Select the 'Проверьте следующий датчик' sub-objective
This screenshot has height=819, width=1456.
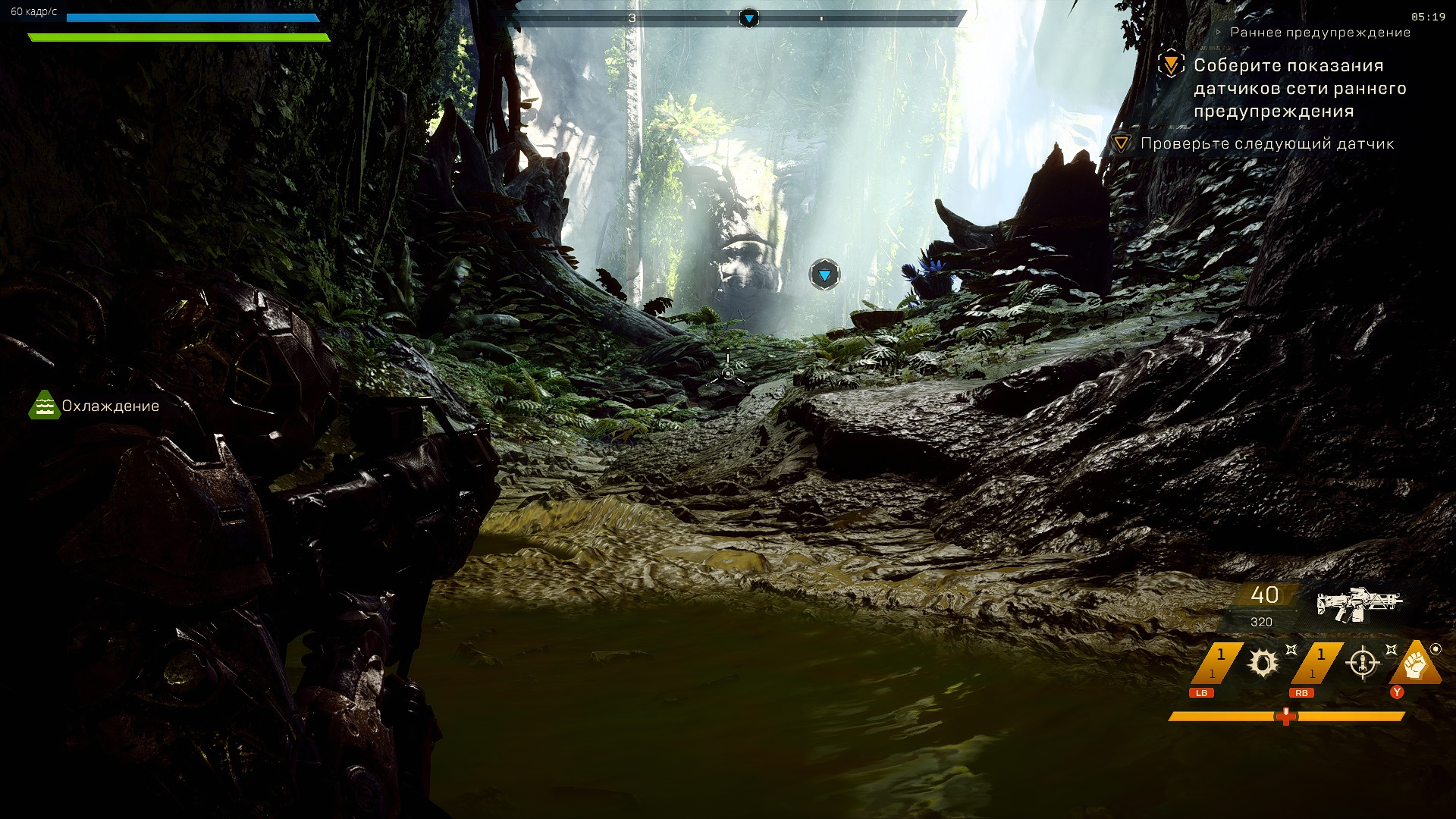(1266, 143)
